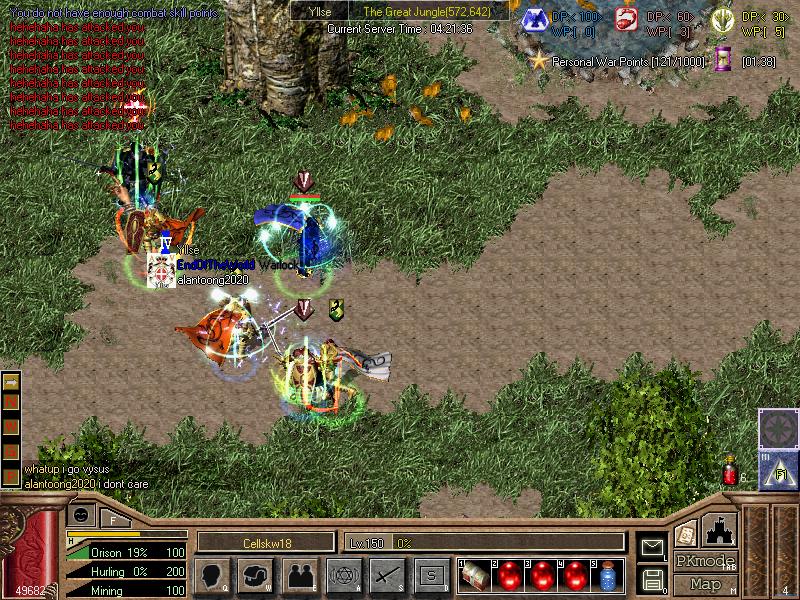
Task: Toggle PKmode button
Action: (705, 561)
